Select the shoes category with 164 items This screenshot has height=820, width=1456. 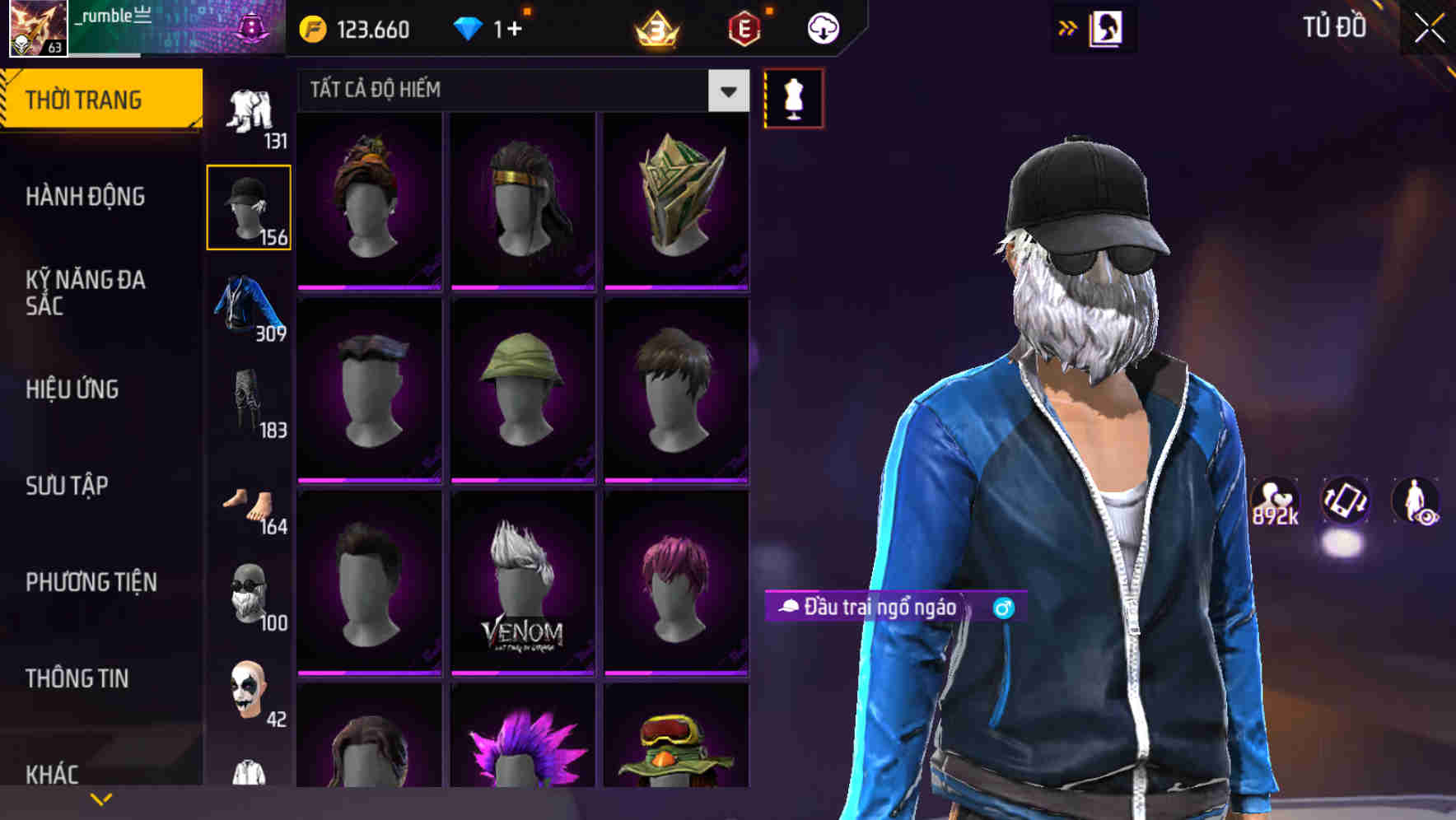click(x=249, y=506)
